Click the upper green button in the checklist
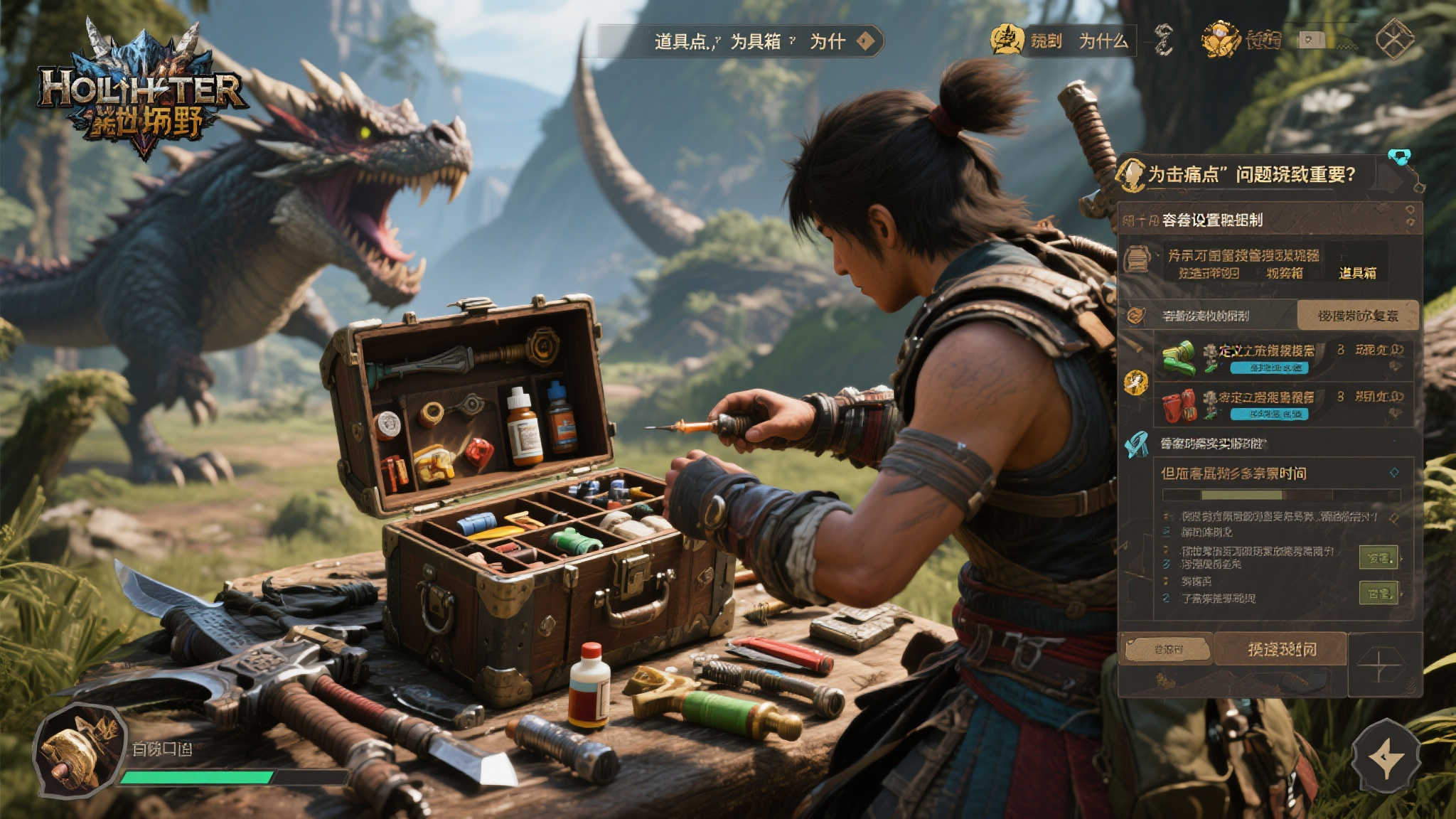1456x819 pixels. [1379, 558]
